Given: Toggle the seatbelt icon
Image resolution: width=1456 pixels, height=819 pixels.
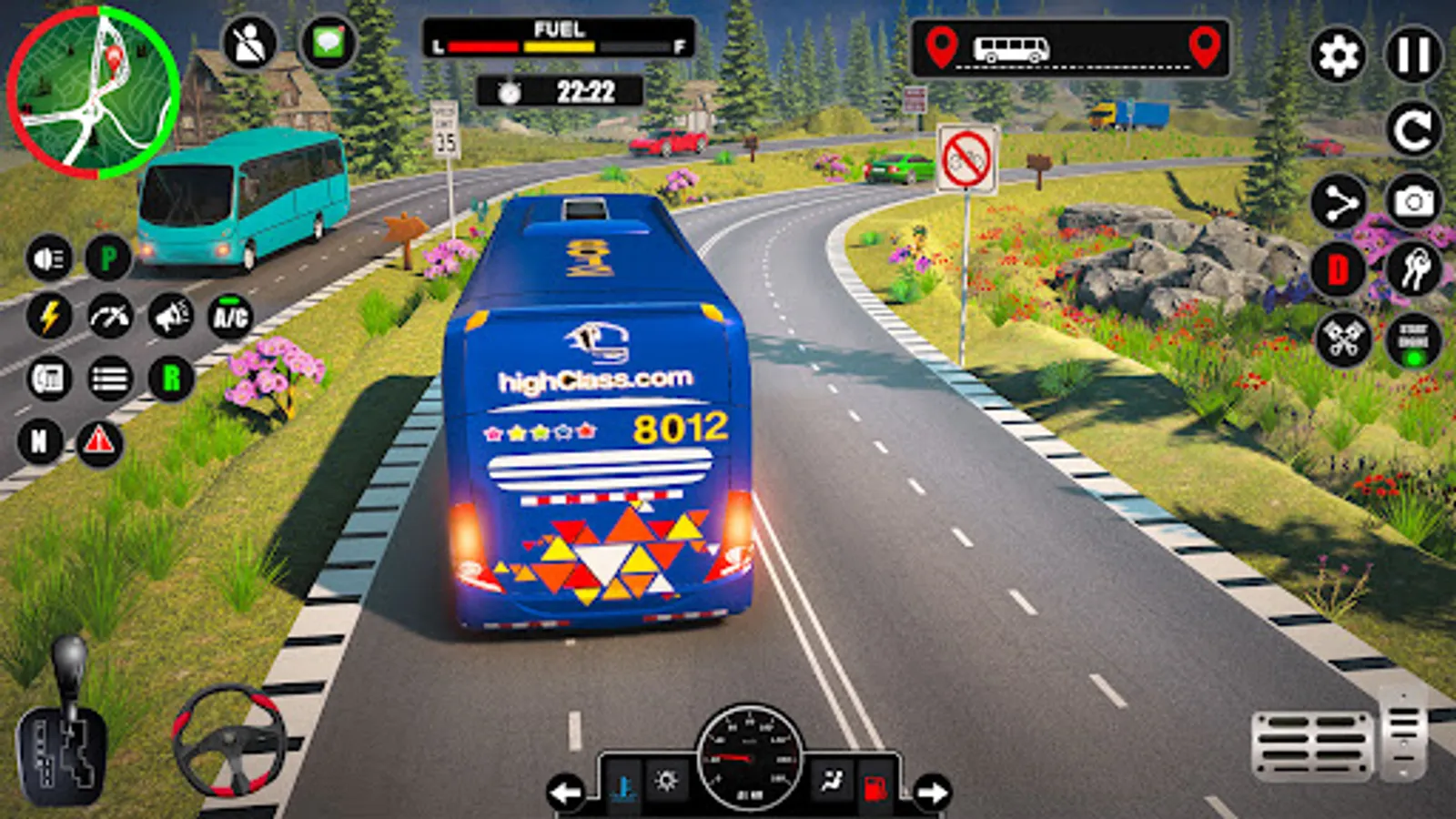Looking at the screenshot, I should (x=249, y=43).
